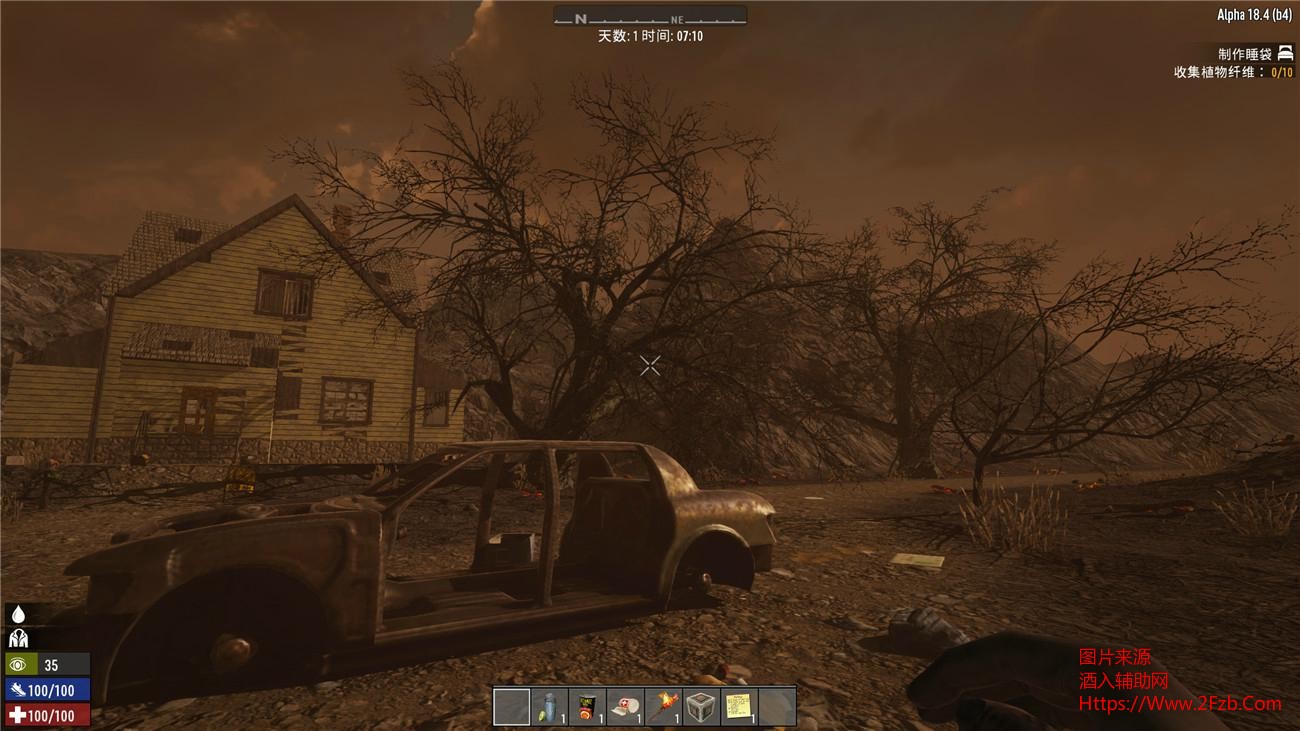Click the water drop status icon
Viewport: 1300px width, 731px height.
18,615
